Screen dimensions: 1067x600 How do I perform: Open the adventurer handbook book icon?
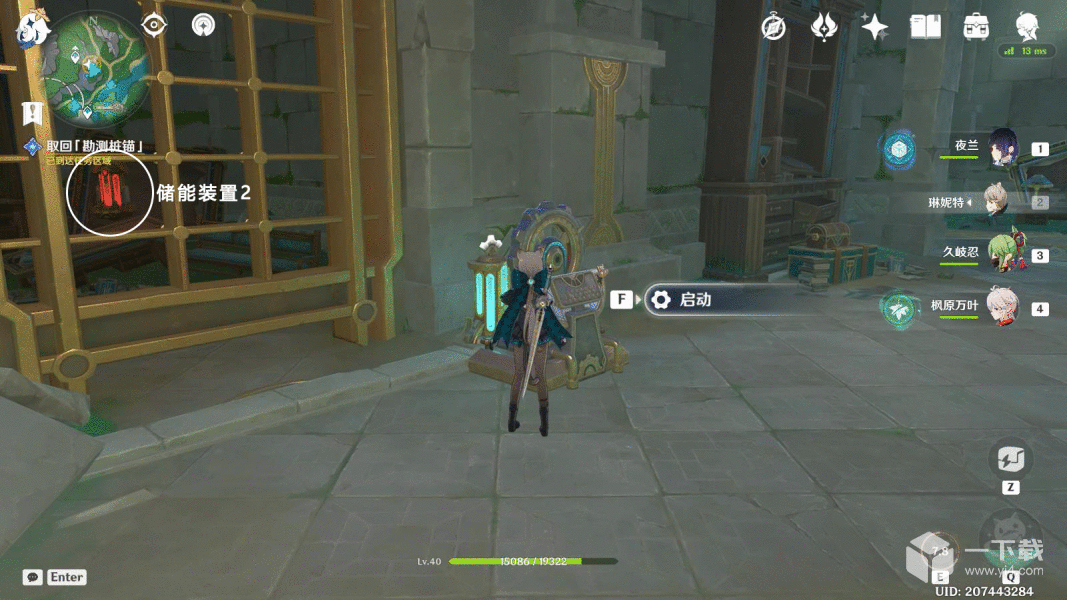(926, 27)
